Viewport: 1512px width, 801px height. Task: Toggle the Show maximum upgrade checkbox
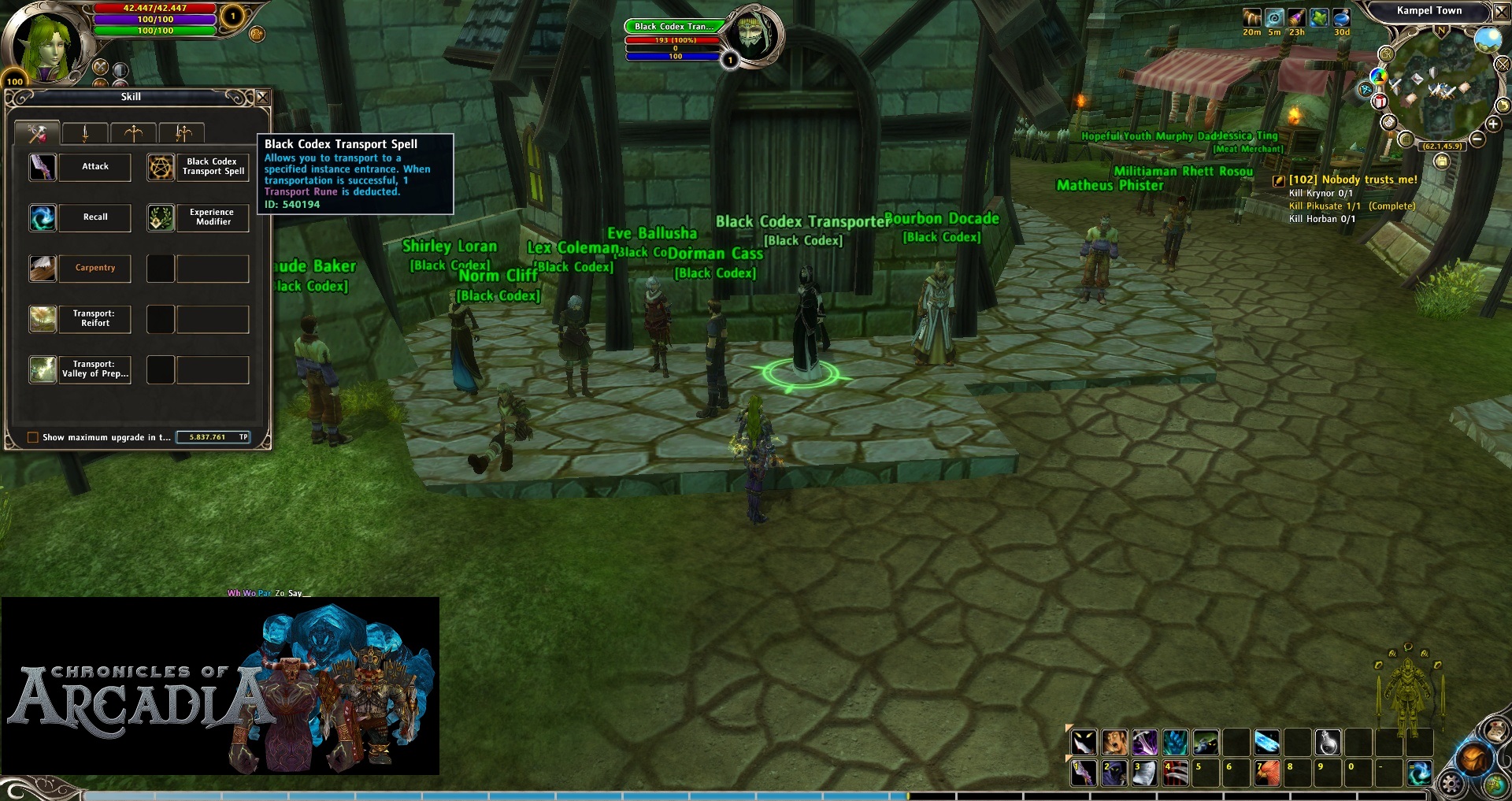click(x=33, y=438)
